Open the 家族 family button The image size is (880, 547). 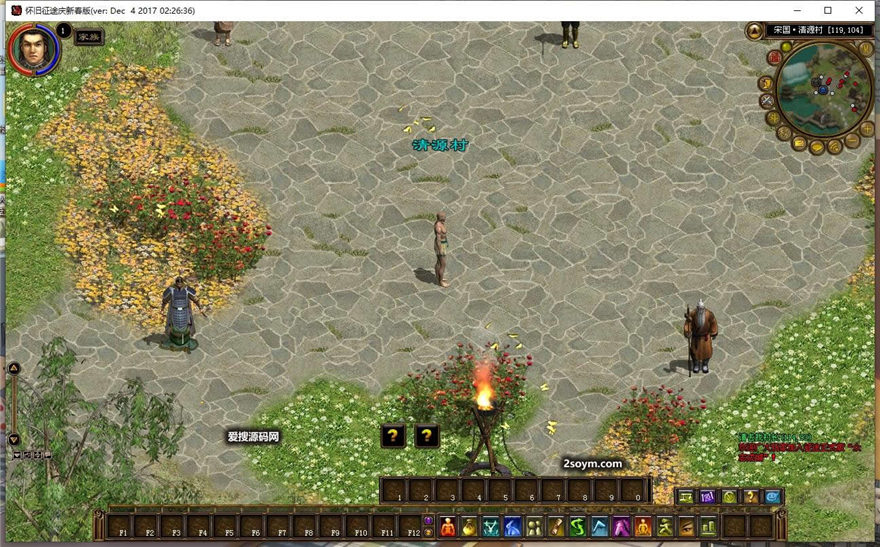pyautogui.click(x=89, y=36)
